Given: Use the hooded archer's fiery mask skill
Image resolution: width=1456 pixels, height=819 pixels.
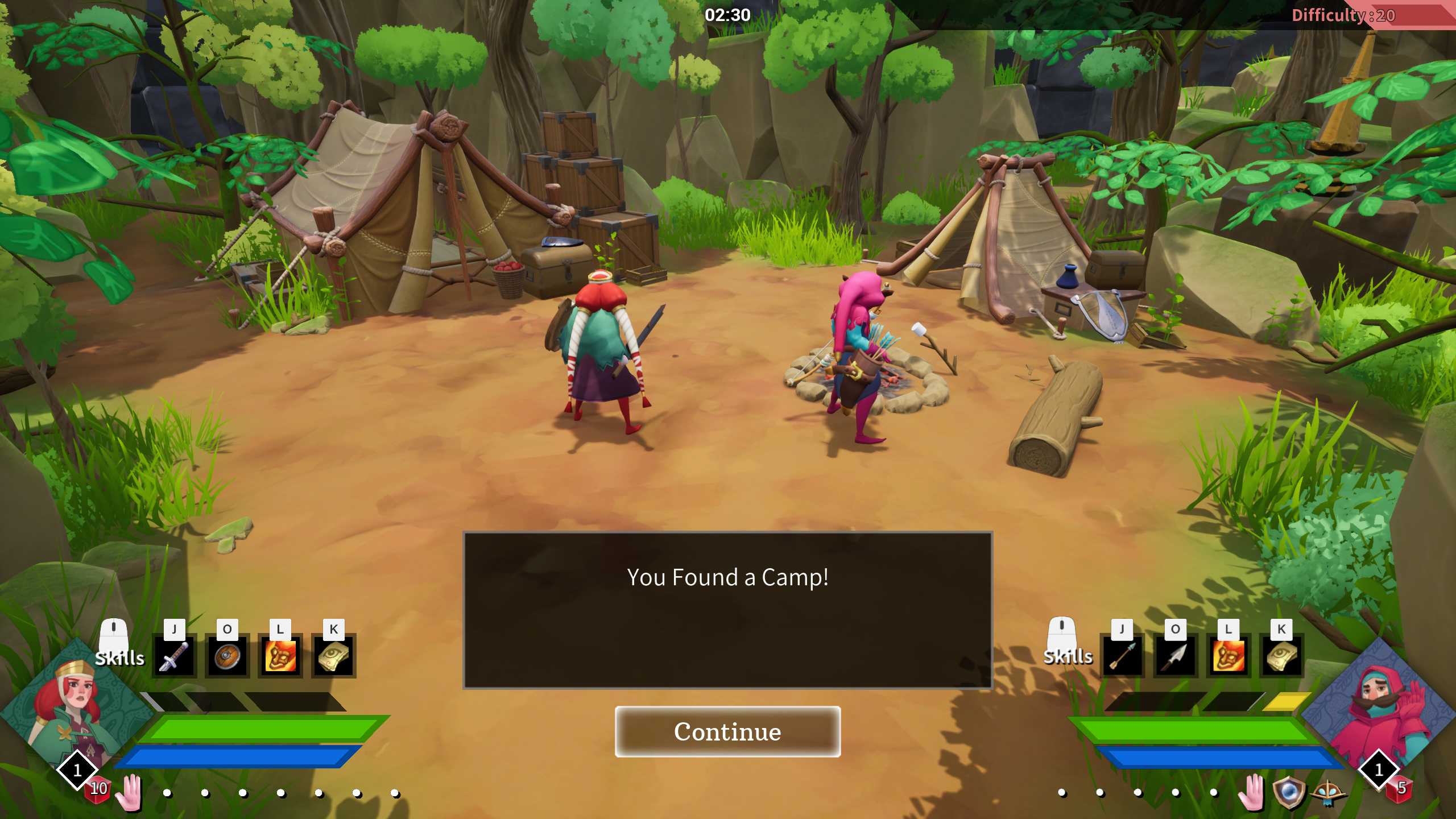Looking at the screenshot, I should click(x=1228, y=656).
